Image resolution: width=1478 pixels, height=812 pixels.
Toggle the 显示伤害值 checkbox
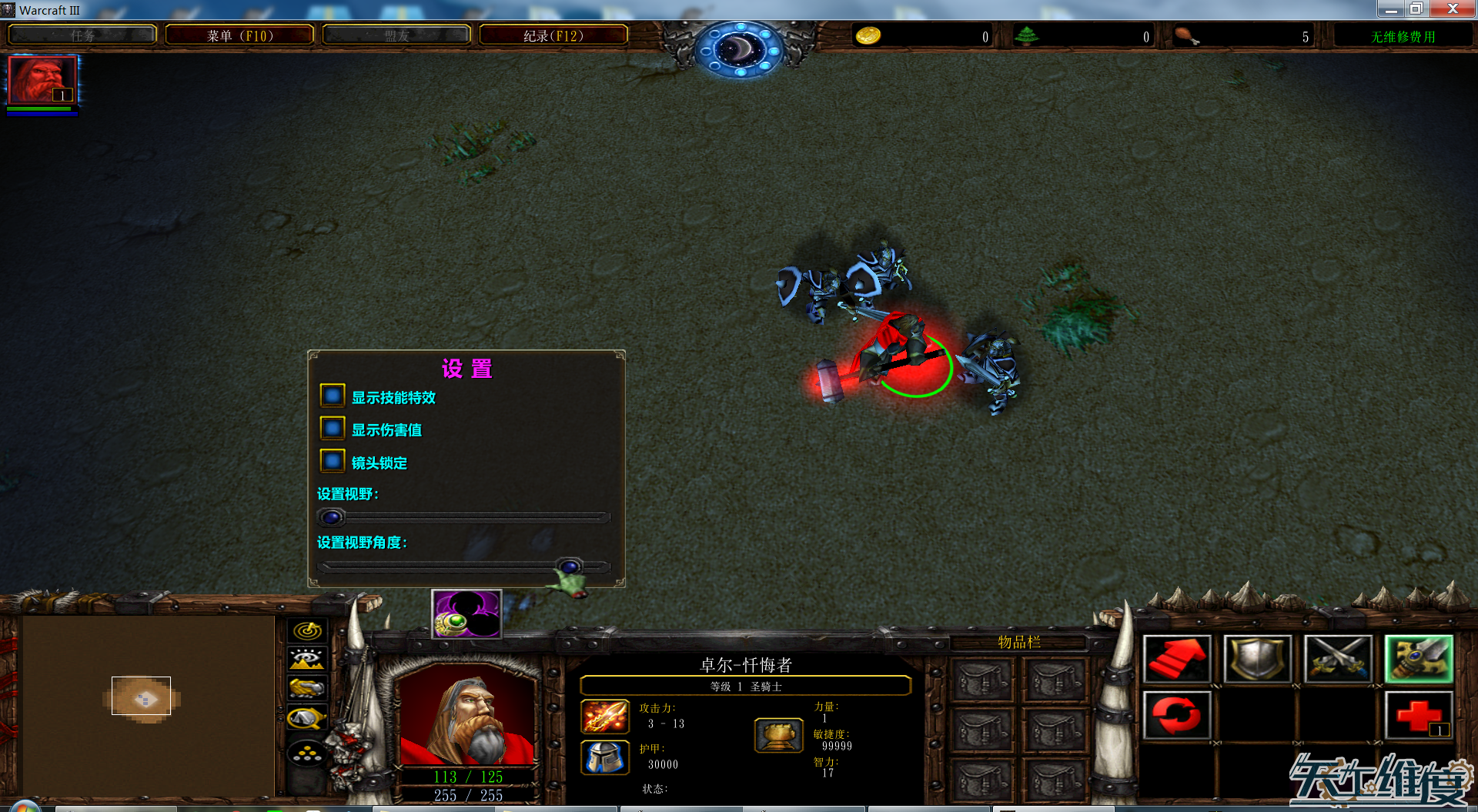[x=333, y=429]
